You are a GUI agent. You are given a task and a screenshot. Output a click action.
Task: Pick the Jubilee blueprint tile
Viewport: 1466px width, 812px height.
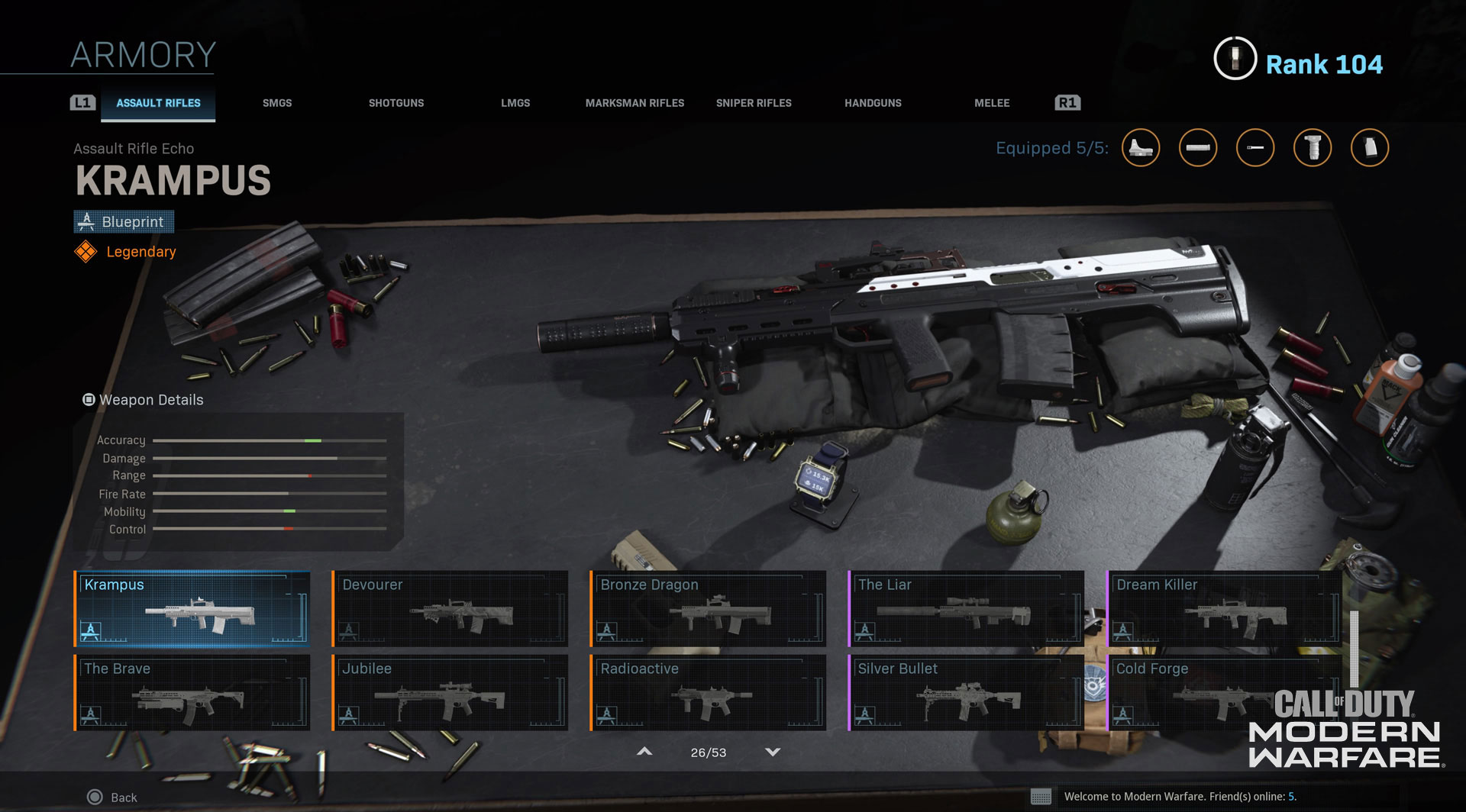(x=450, y=692)
